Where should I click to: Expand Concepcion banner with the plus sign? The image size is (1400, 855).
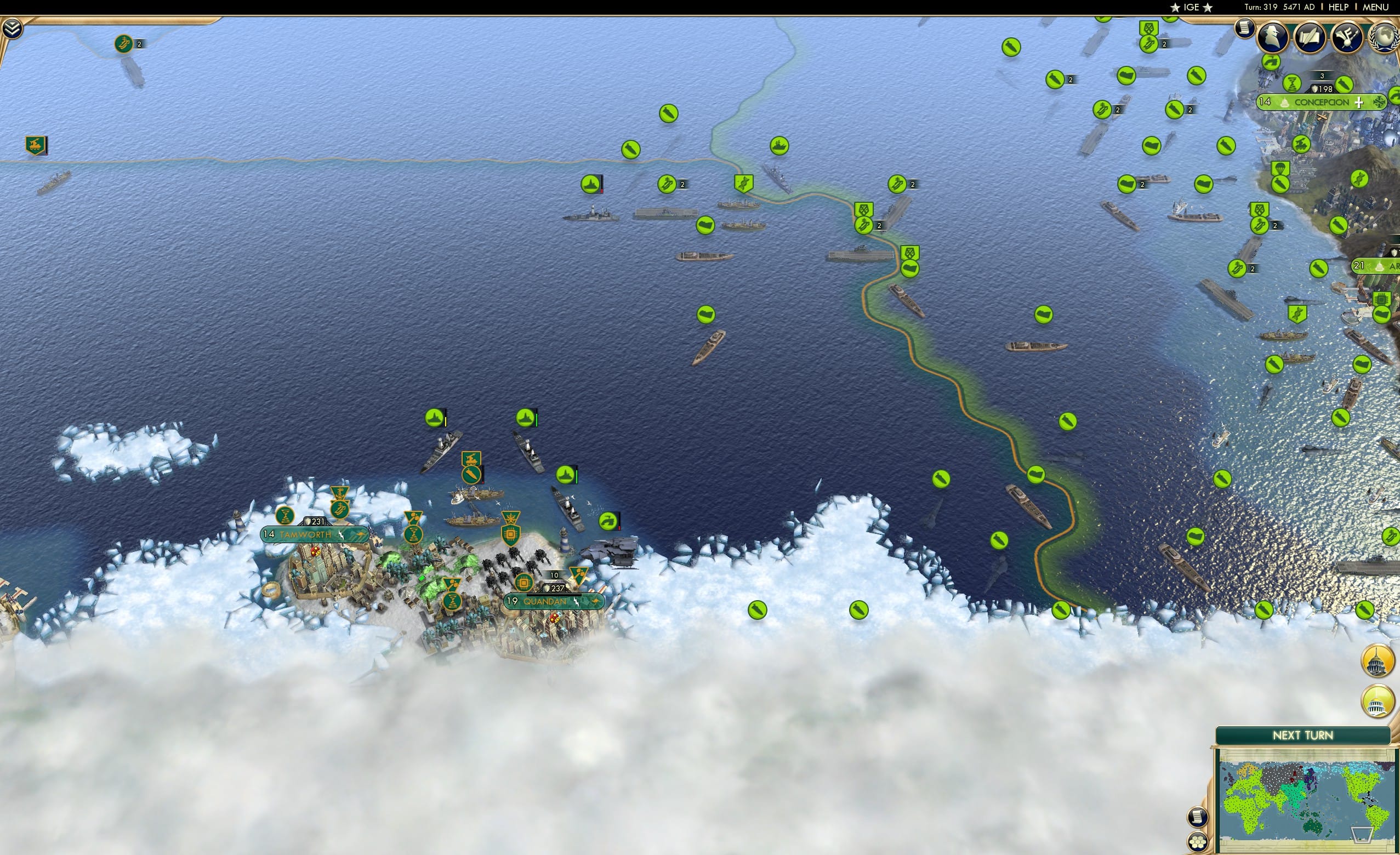1358,102
